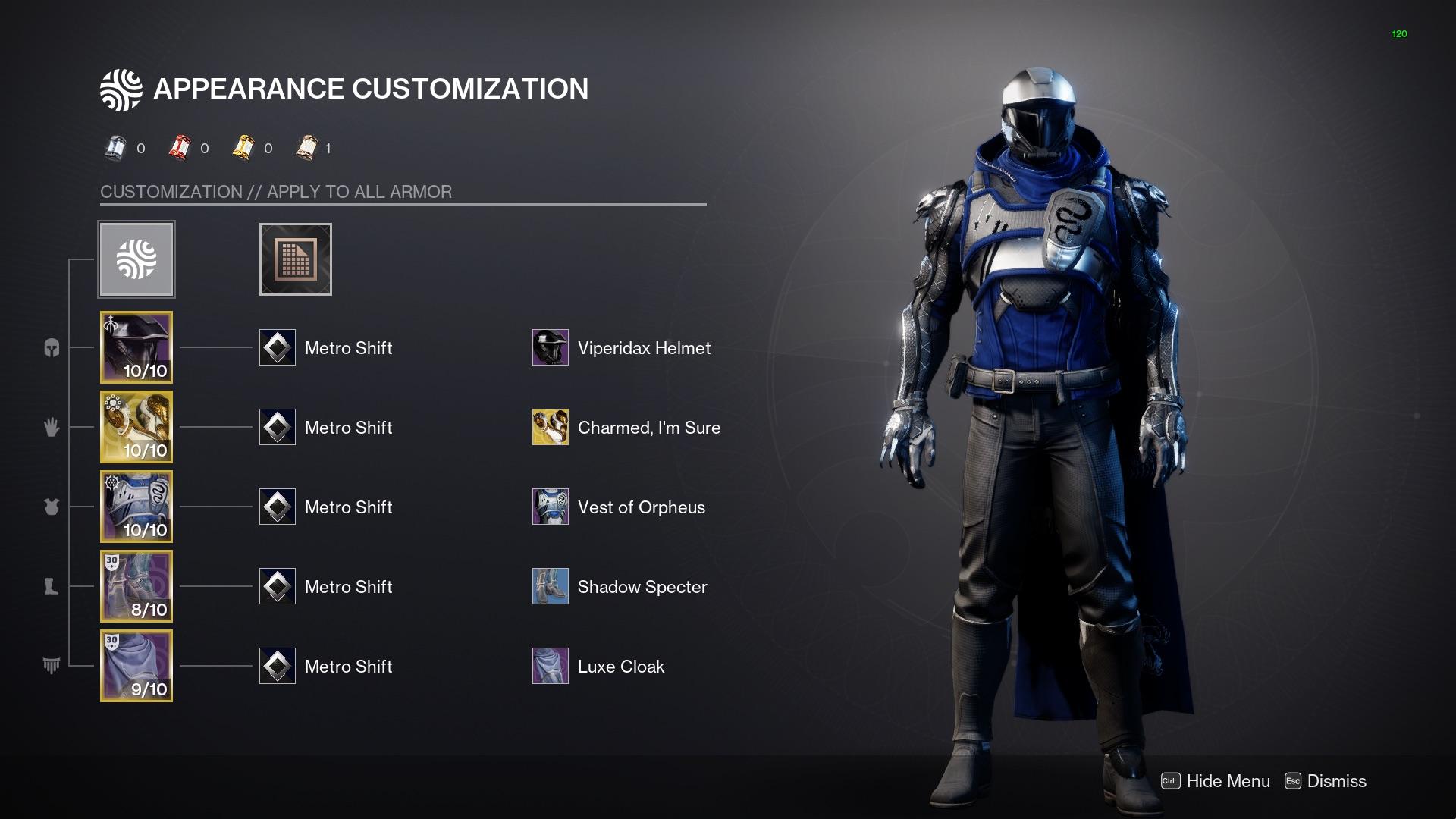Choose the gauntlets armor slot
1456x819 pixels.
pos(136,427)
